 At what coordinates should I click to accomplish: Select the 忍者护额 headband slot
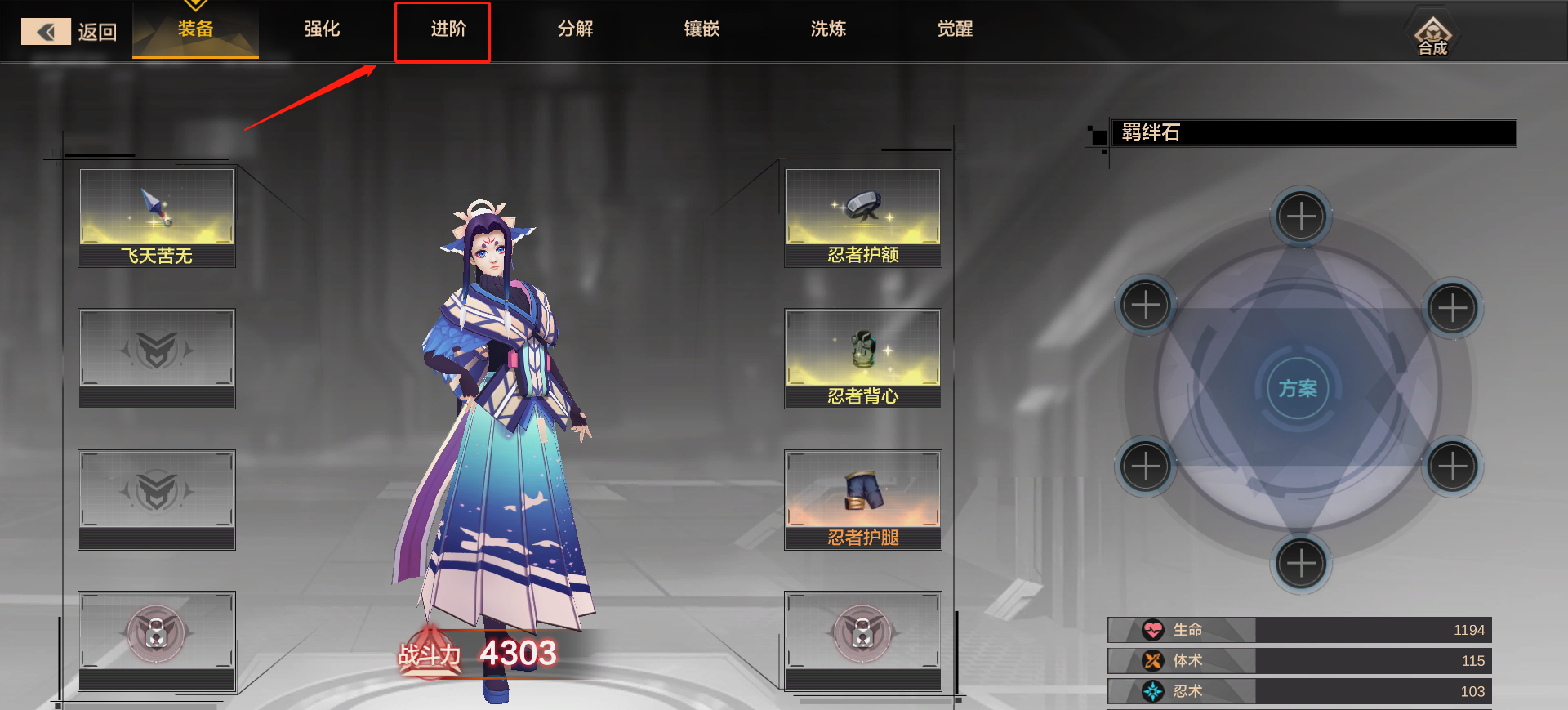[x=863, y=217]
